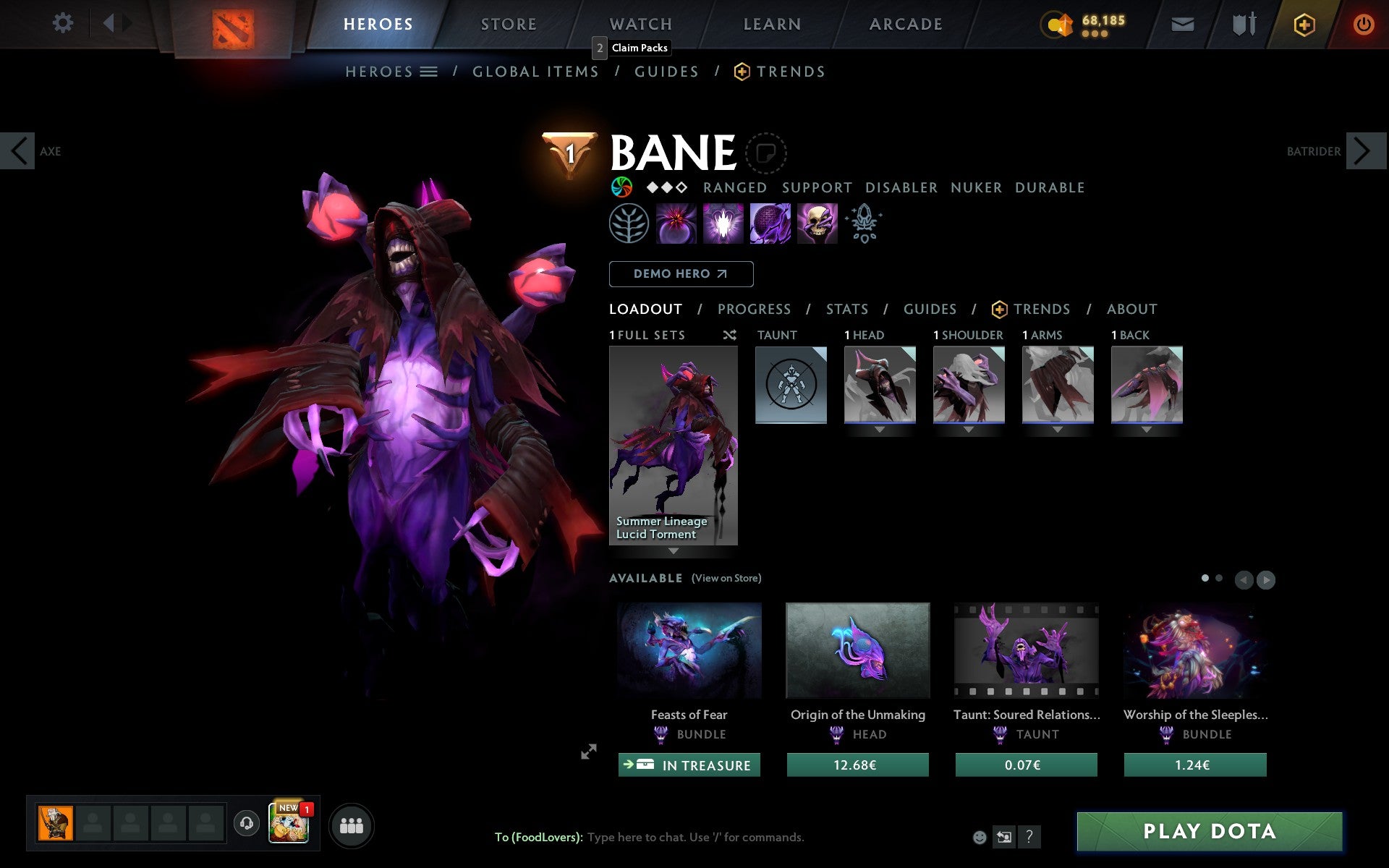This screenshot has height=868, width=1389.
Task: Toggle the badge slot beside BANE name
Action: coord(764,153)
